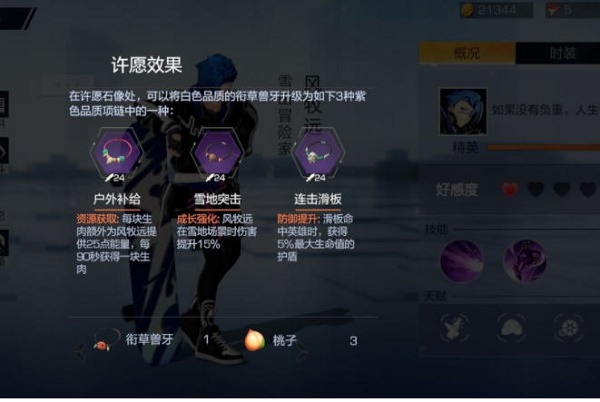Tap the red heart in 好感度 row
This screenshot has width=600, height=402.
(511, 189)
